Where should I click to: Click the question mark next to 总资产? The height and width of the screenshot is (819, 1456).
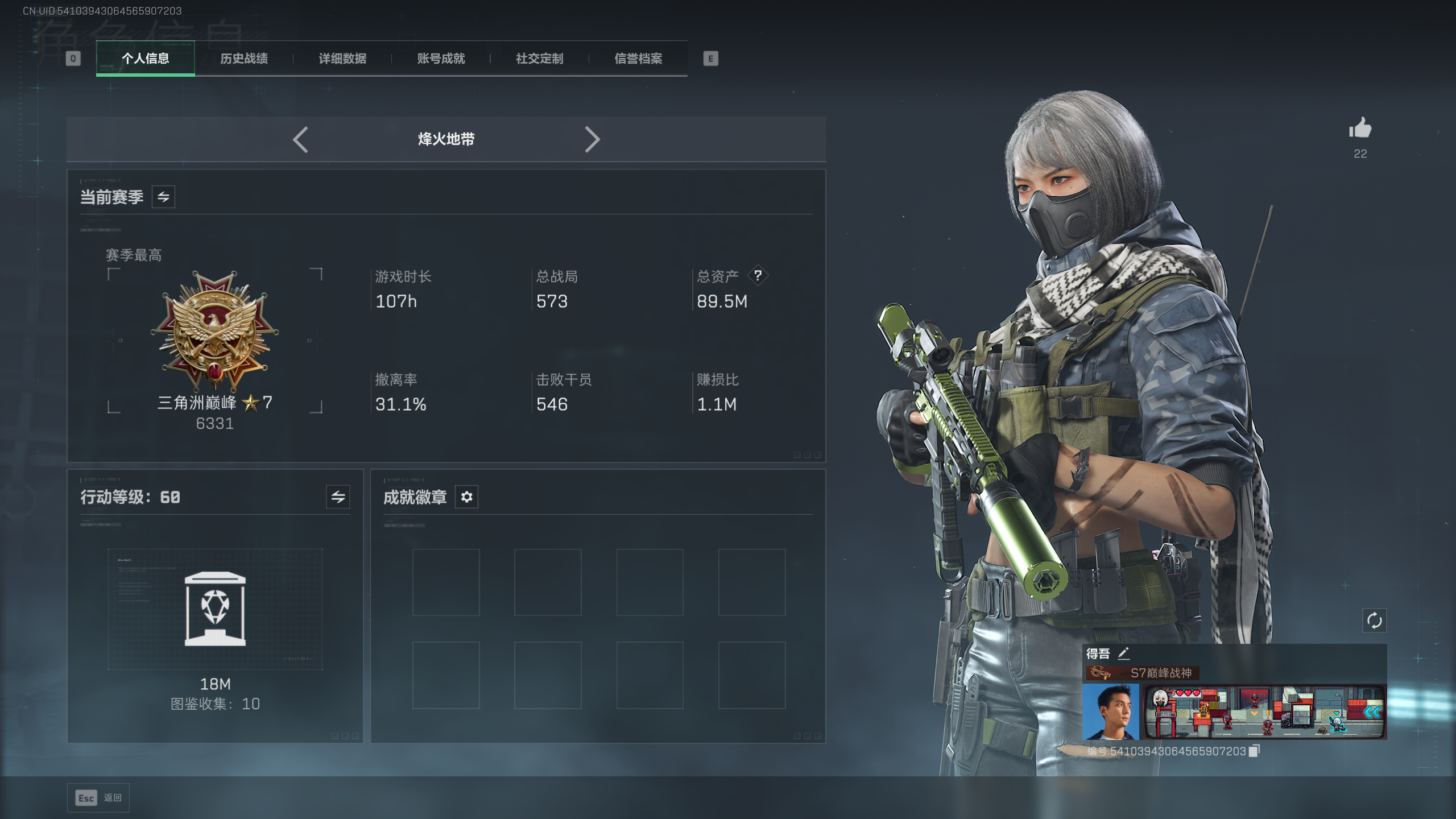pos(758,276)
